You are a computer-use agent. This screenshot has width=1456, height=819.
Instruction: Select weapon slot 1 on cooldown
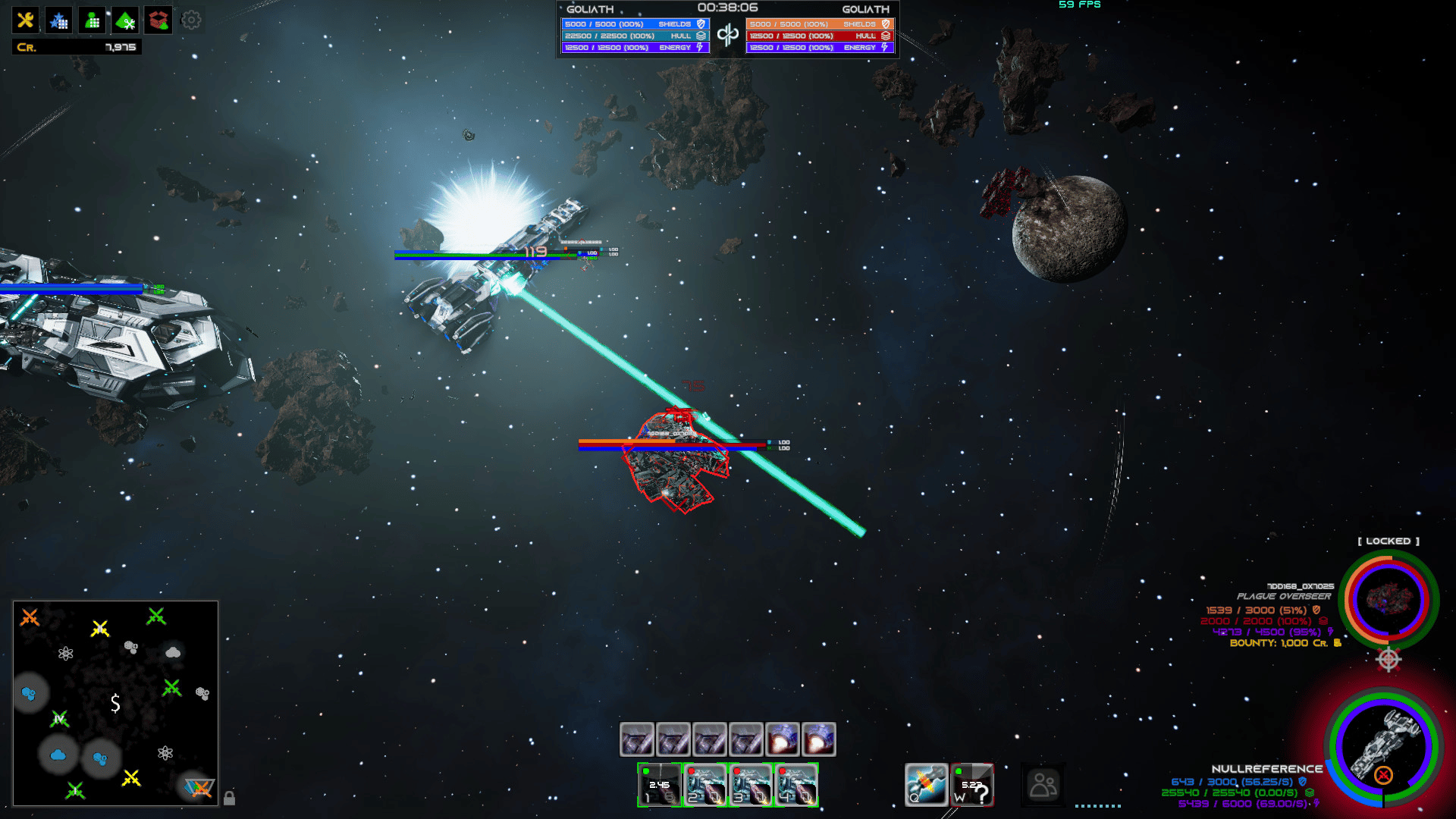coord(659,785)
